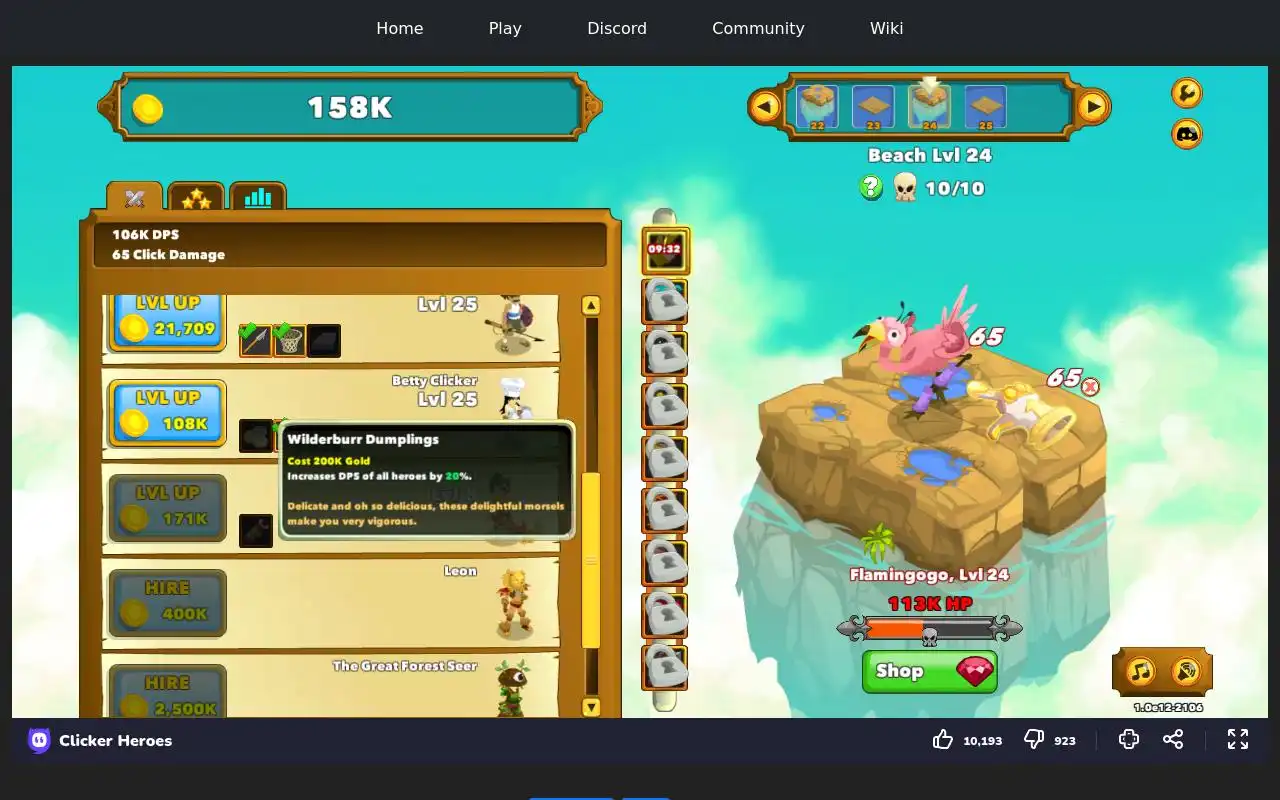The image size is (1280, 800).
Task: Toggle the sound effects speaker button
Action: (1185, 671)
